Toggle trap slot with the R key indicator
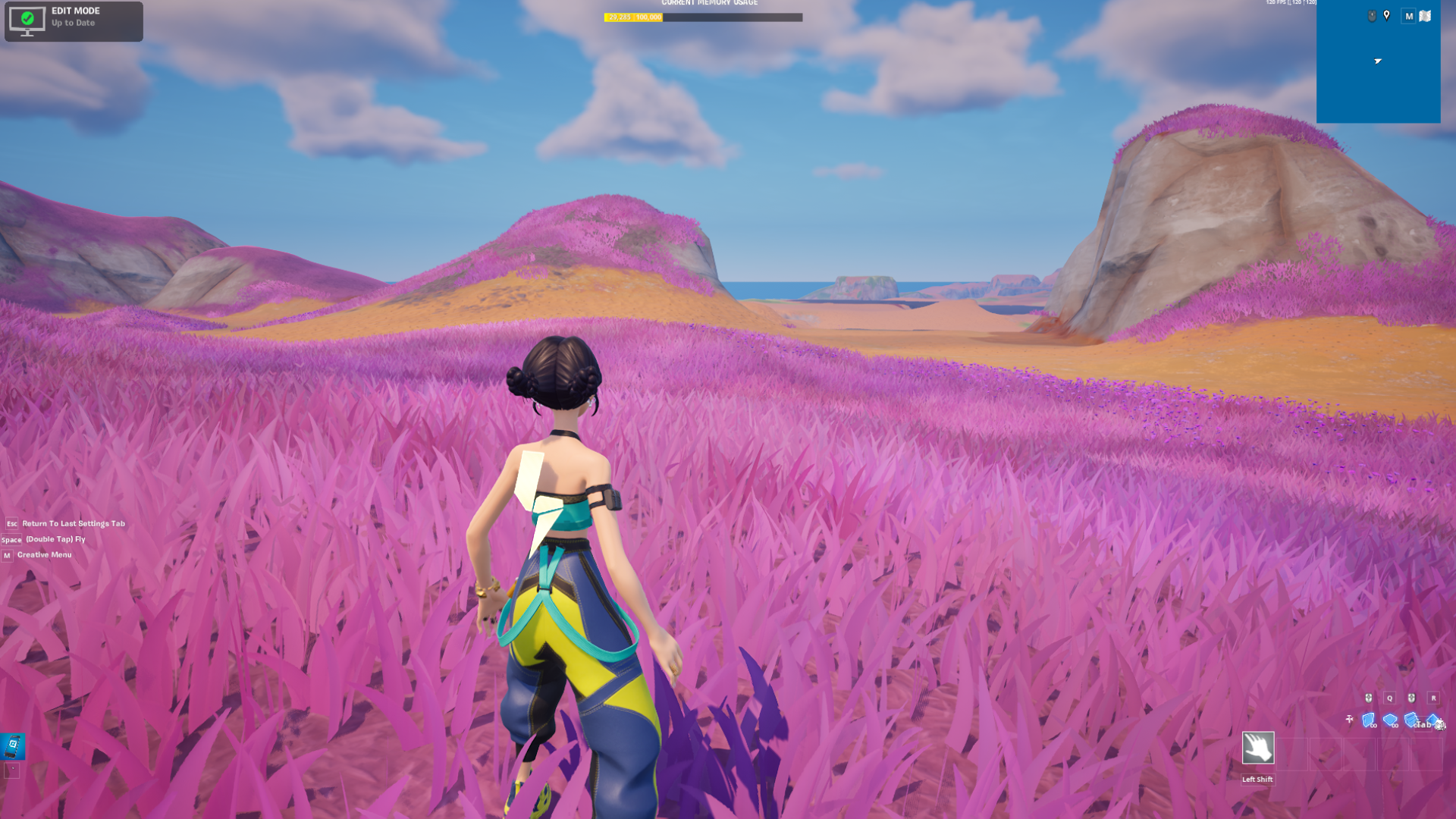The image size is (1456, 819). (1434, 697)
